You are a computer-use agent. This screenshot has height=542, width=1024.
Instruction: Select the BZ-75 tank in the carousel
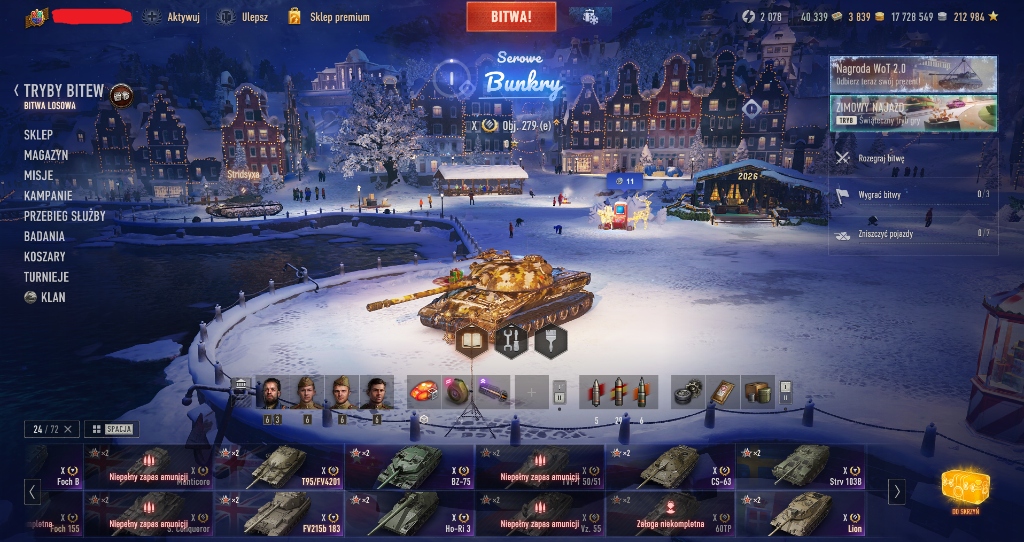(410, 466)
